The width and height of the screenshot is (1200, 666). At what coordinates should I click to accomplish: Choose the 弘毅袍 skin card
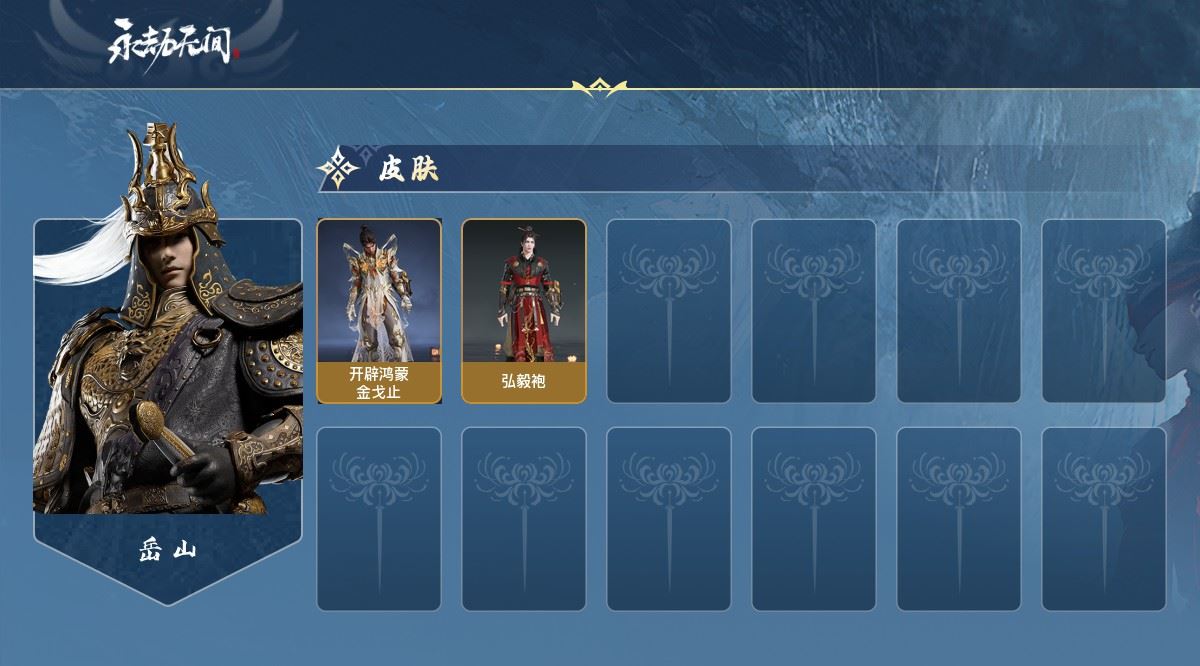pos(523,311)
